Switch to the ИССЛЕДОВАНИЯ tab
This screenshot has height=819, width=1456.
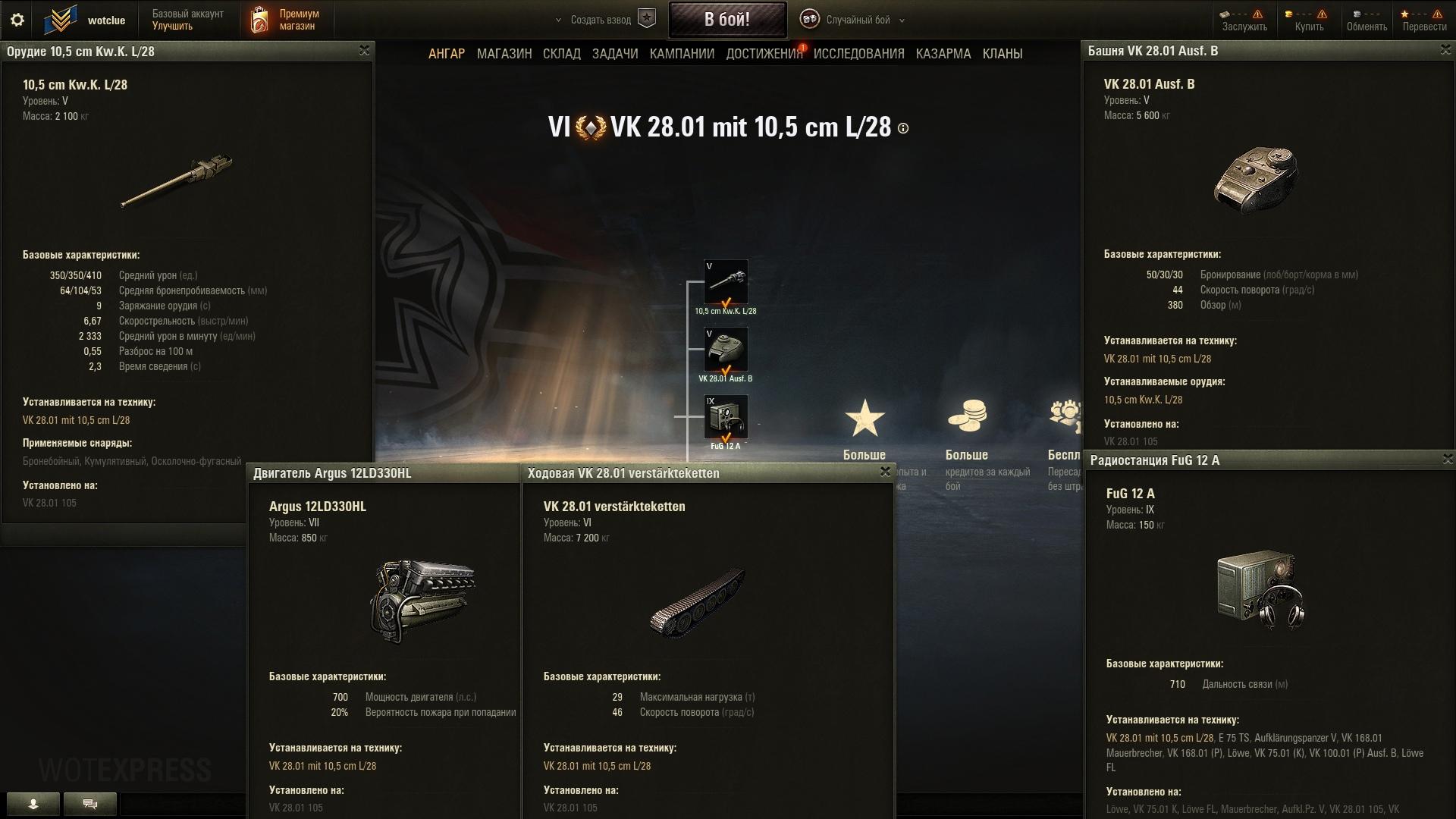point(858,54)
